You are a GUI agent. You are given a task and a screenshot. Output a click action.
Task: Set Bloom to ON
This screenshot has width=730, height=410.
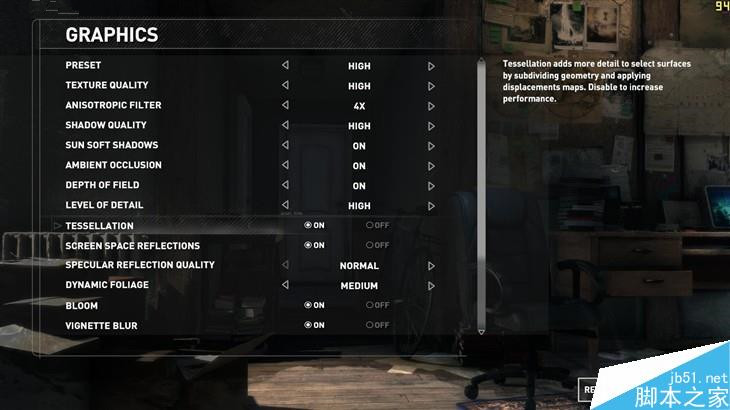click(x=314, y=306)
